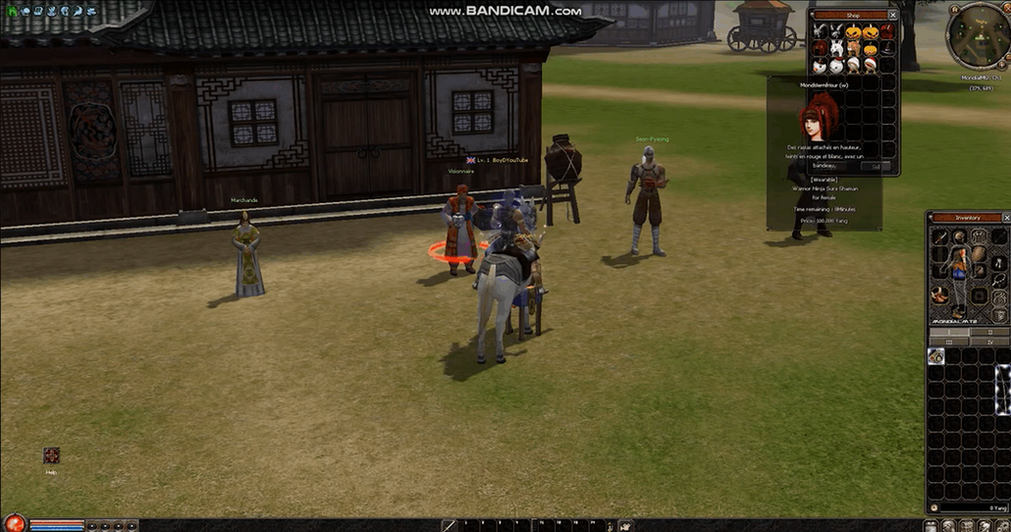Select the sword slot on the quickbar

(450, 525)
